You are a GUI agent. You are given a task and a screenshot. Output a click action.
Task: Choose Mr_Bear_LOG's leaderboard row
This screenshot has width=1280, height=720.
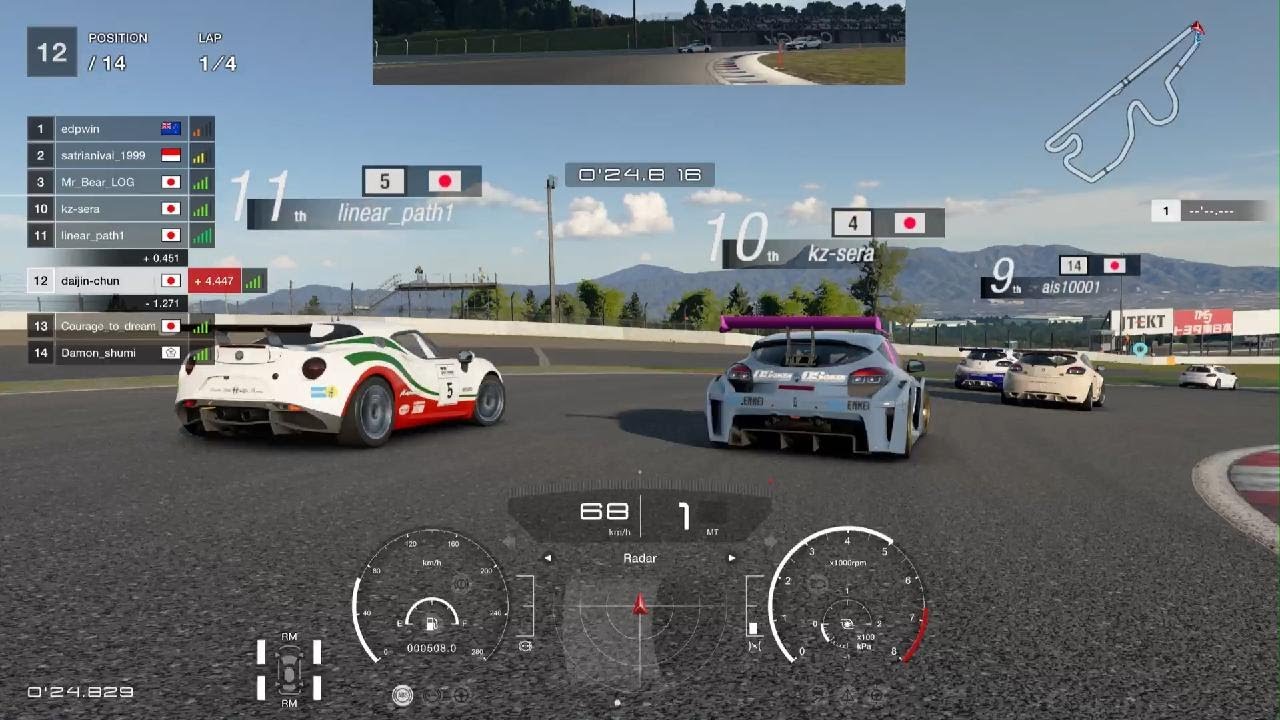tap(110, 183)
